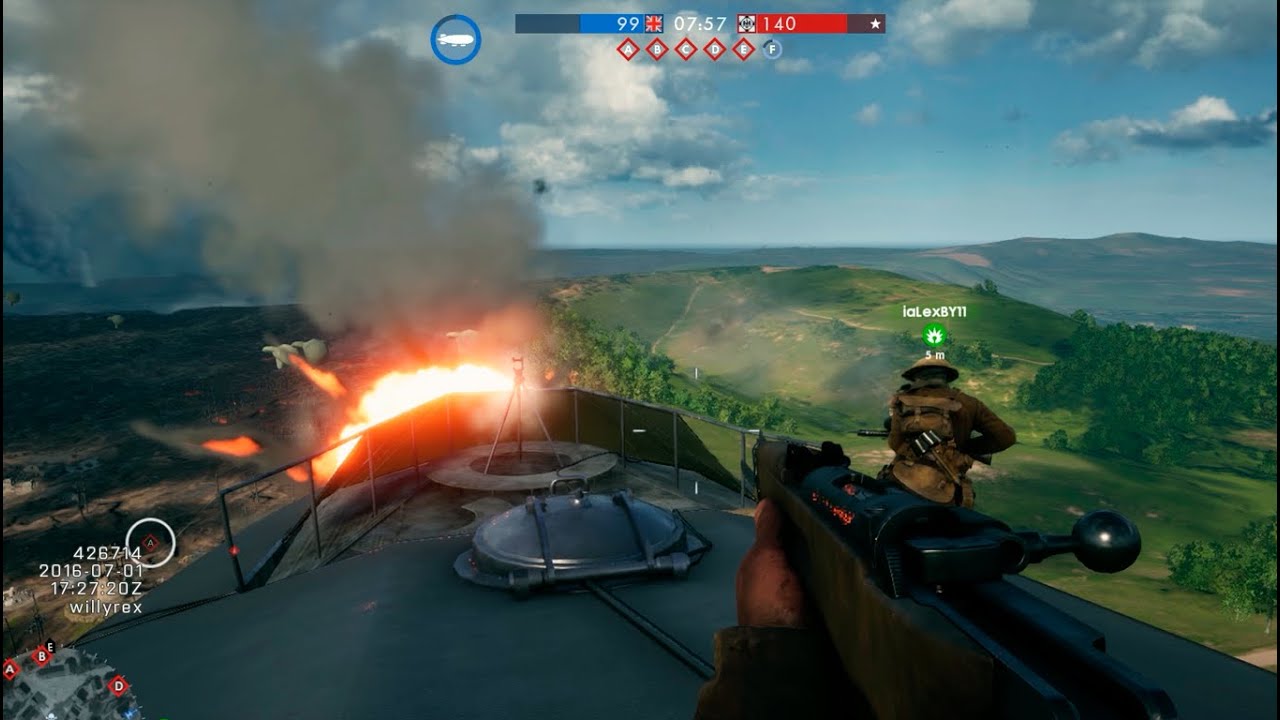Click the blue objective F flag icon
1280x720 pixels.
773,49
